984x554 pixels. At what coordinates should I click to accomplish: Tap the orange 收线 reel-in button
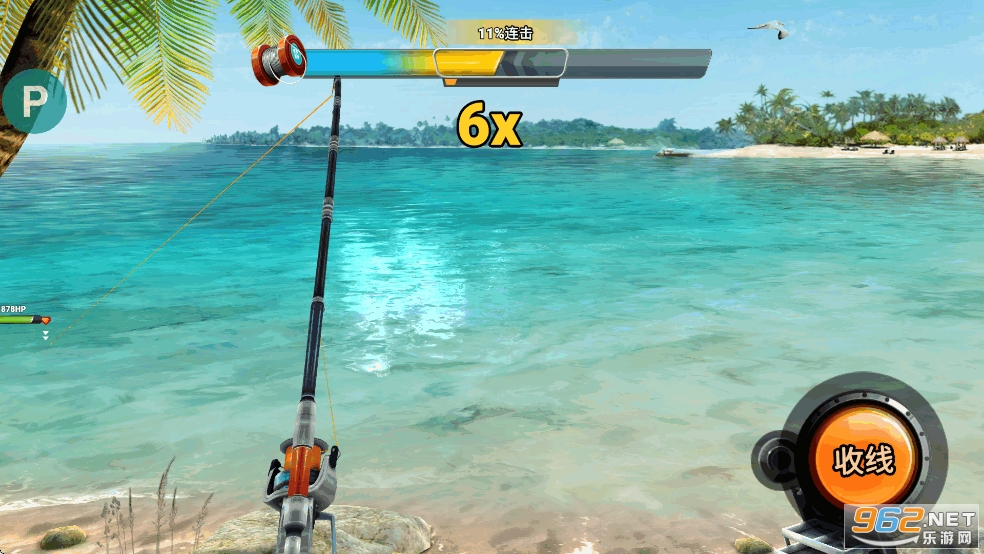[x=863, y=460]
